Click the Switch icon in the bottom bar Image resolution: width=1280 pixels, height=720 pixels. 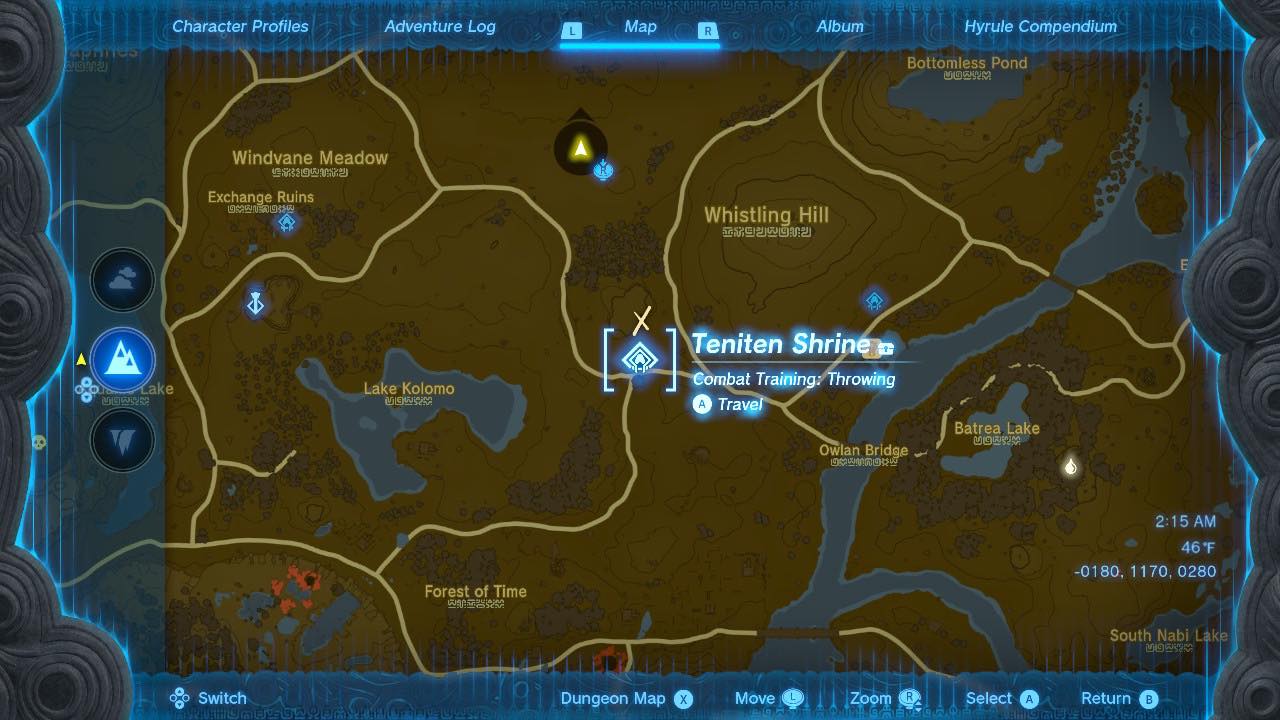(x=180, y=697)
